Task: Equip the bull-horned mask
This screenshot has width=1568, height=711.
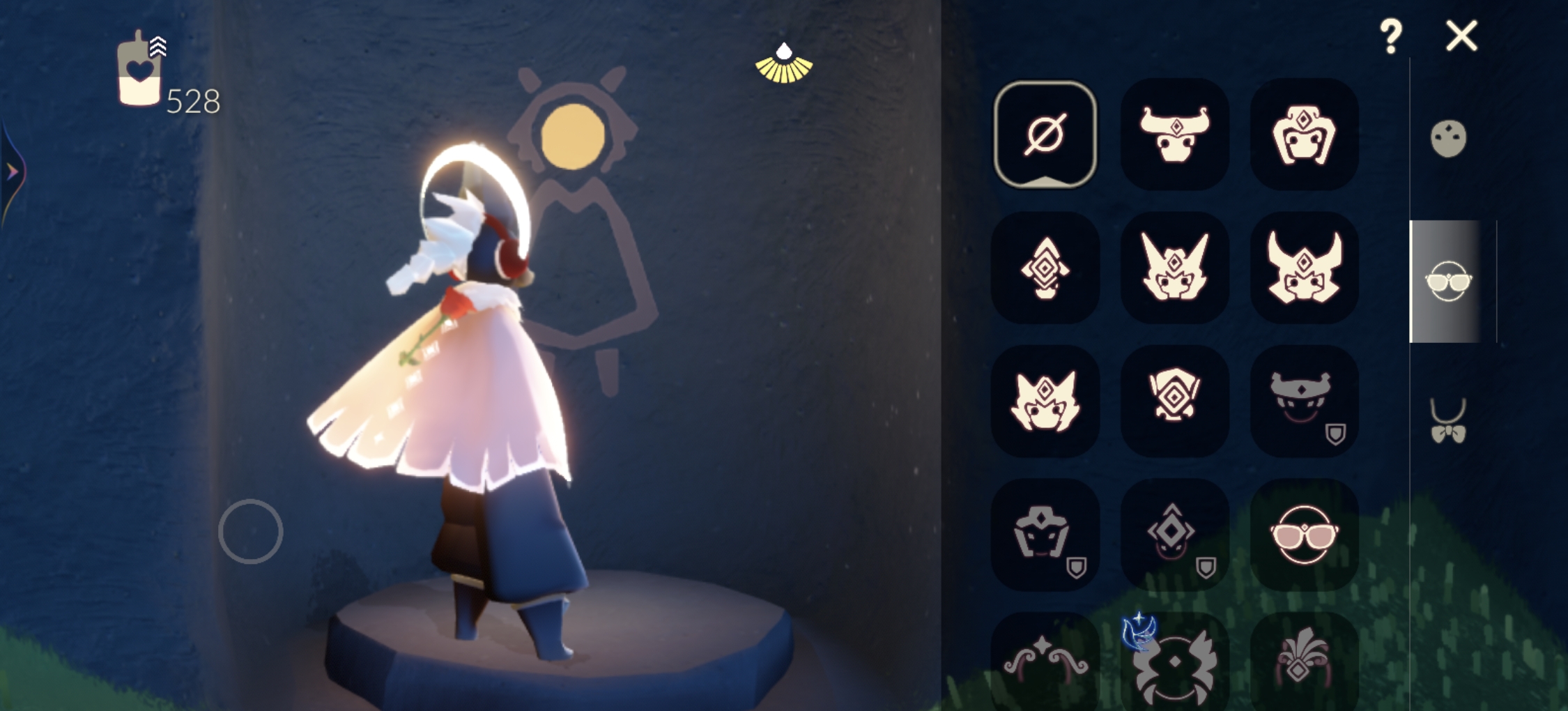Action: pyautogui.click(x=1174, y=134)
